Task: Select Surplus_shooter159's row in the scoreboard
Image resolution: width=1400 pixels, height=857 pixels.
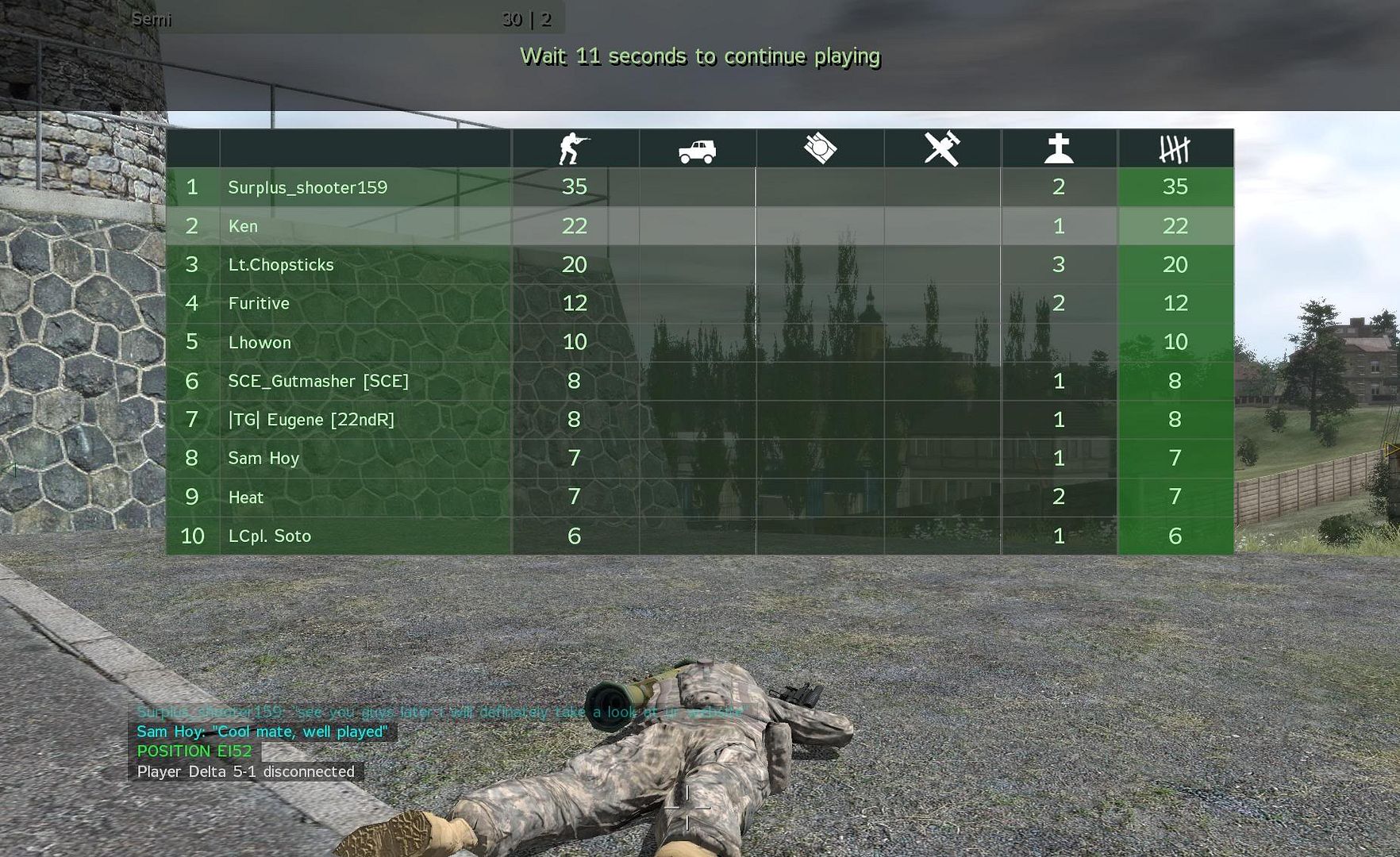Action: pos(308,187)
